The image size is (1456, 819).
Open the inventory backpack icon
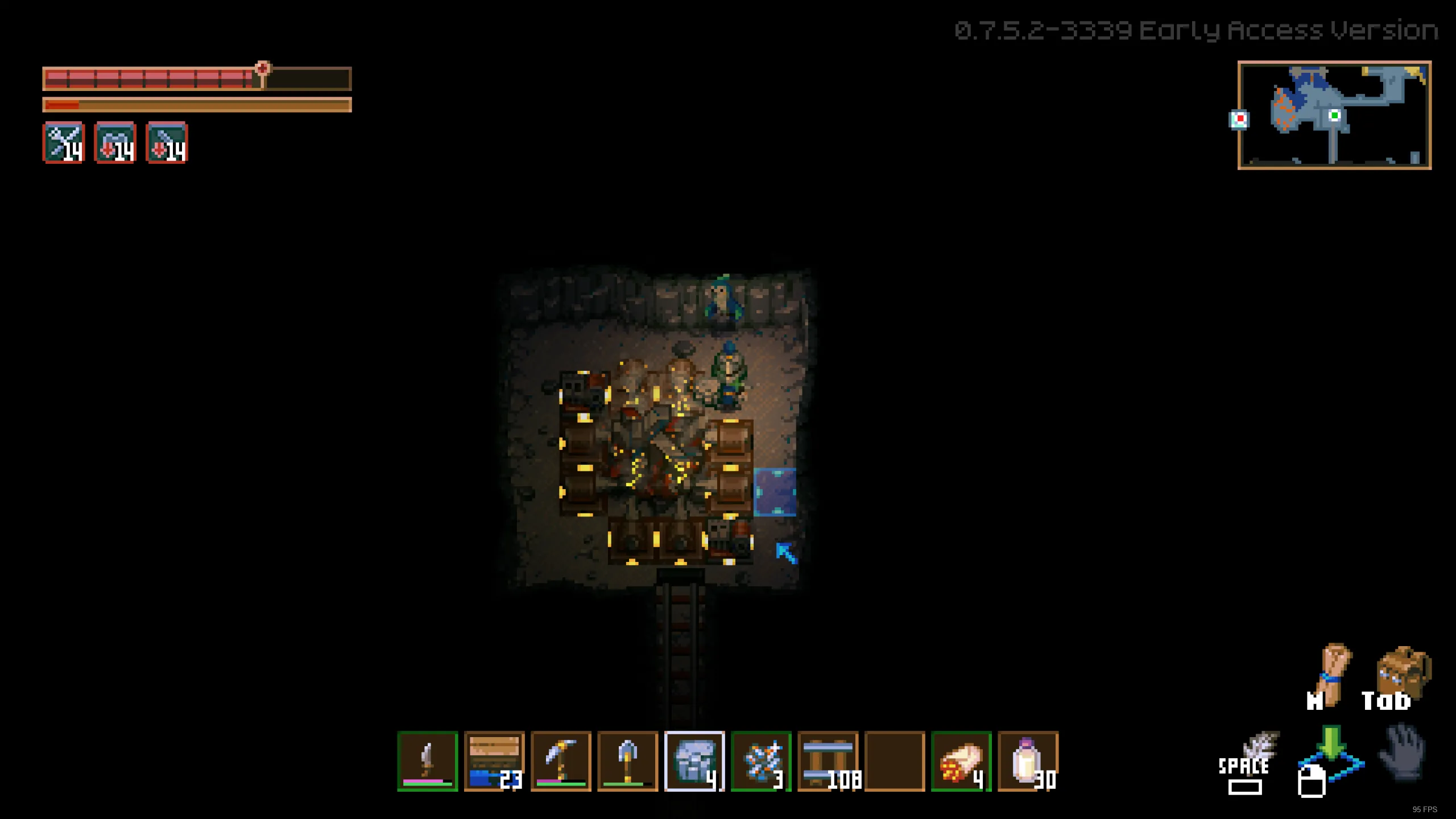point(1403,674)
